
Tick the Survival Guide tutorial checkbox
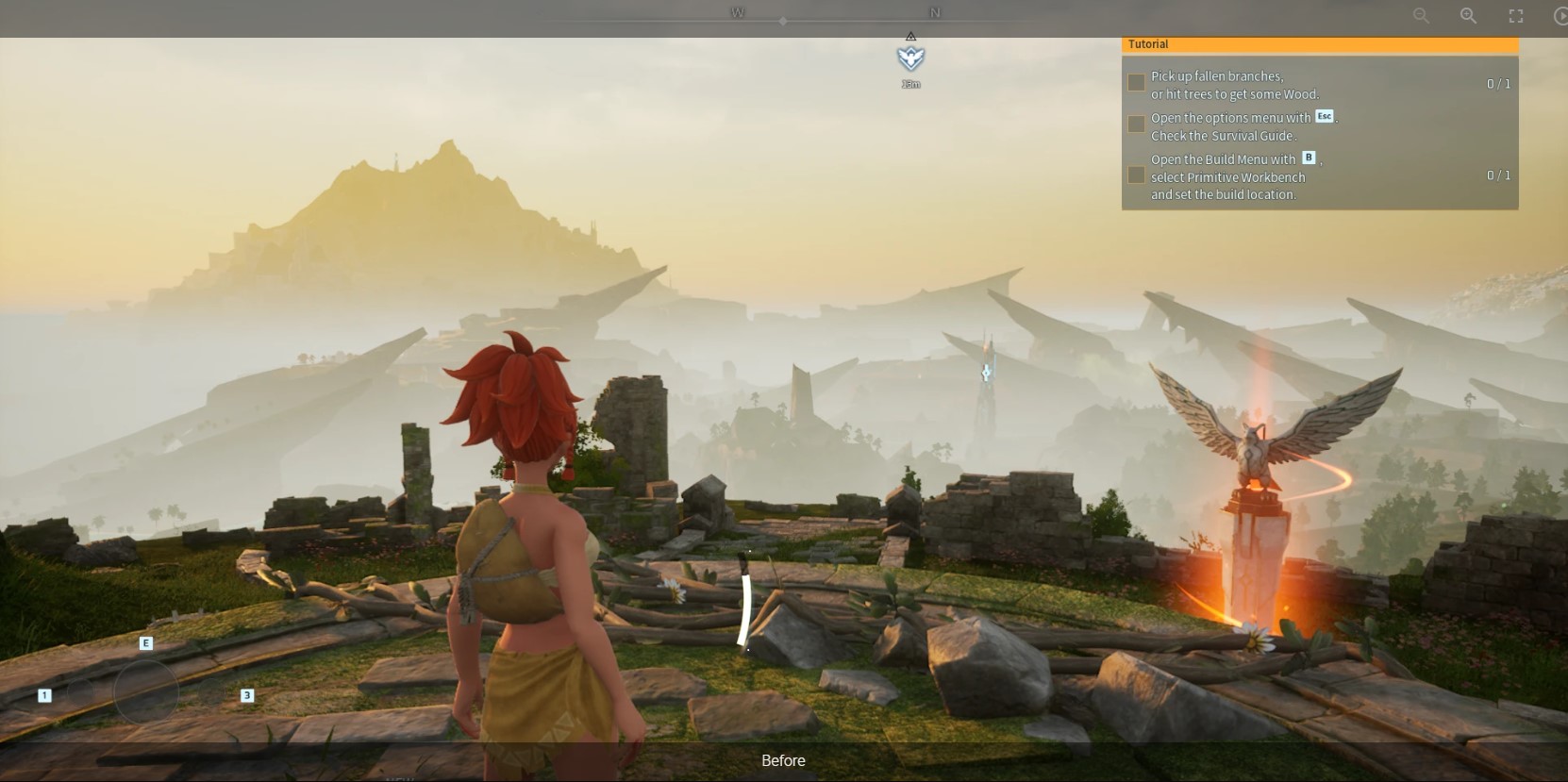pyautogui.click(x=1136, y=125)
